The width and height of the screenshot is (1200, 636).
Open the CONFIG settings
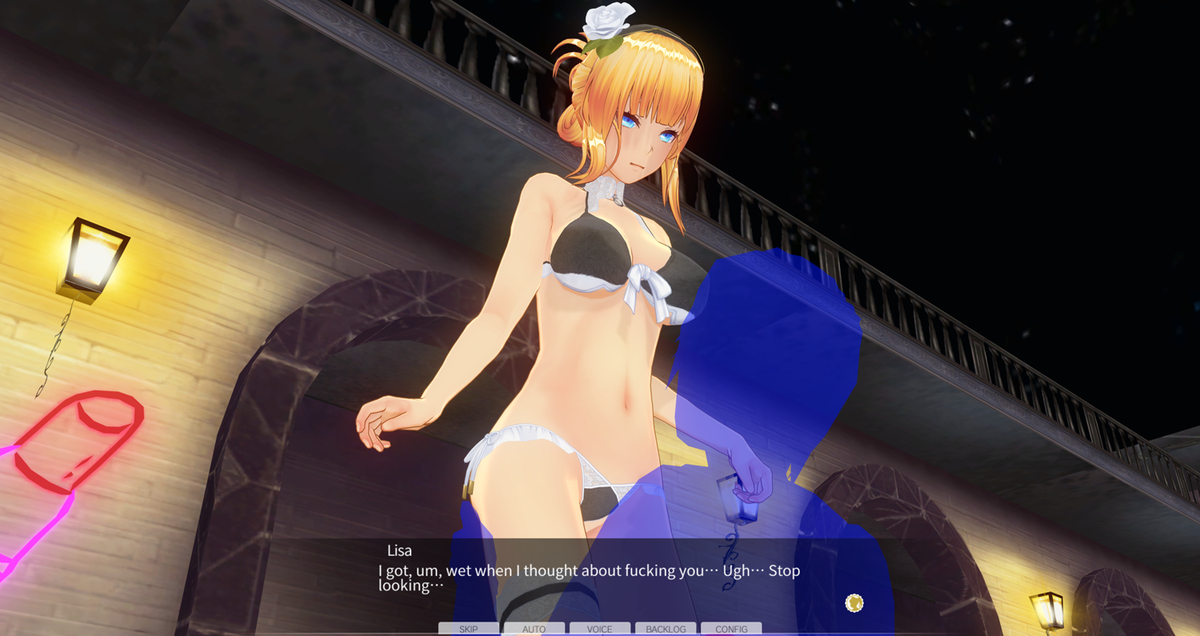(731, 629)
